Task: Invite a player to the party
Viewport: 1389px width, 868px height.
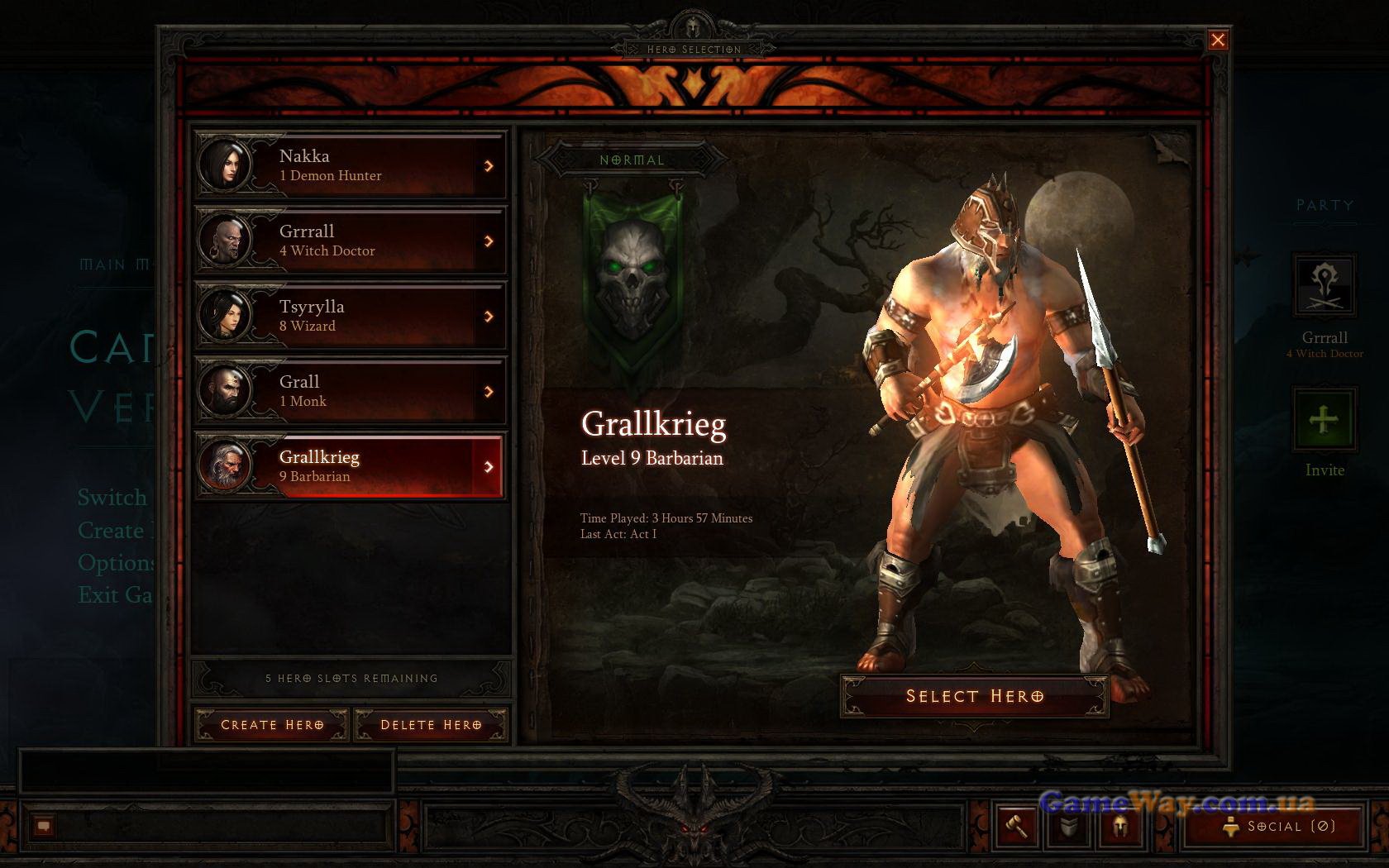Action: 1324,420
